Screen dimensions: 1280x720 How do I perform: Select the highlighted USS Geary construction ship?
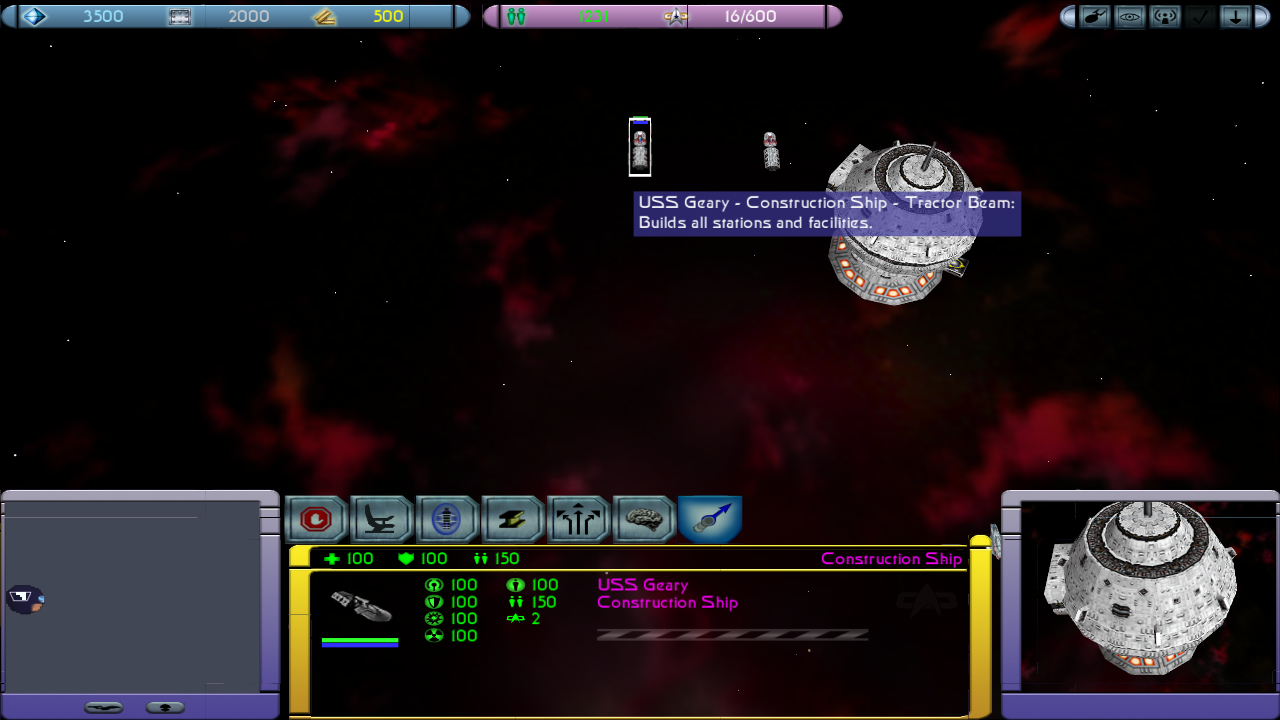(640, 147)
